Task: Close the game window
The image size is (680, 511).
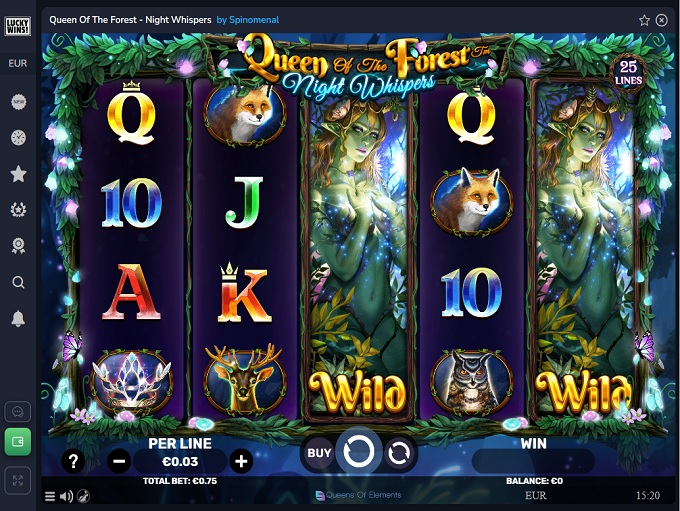Action: 661,19
